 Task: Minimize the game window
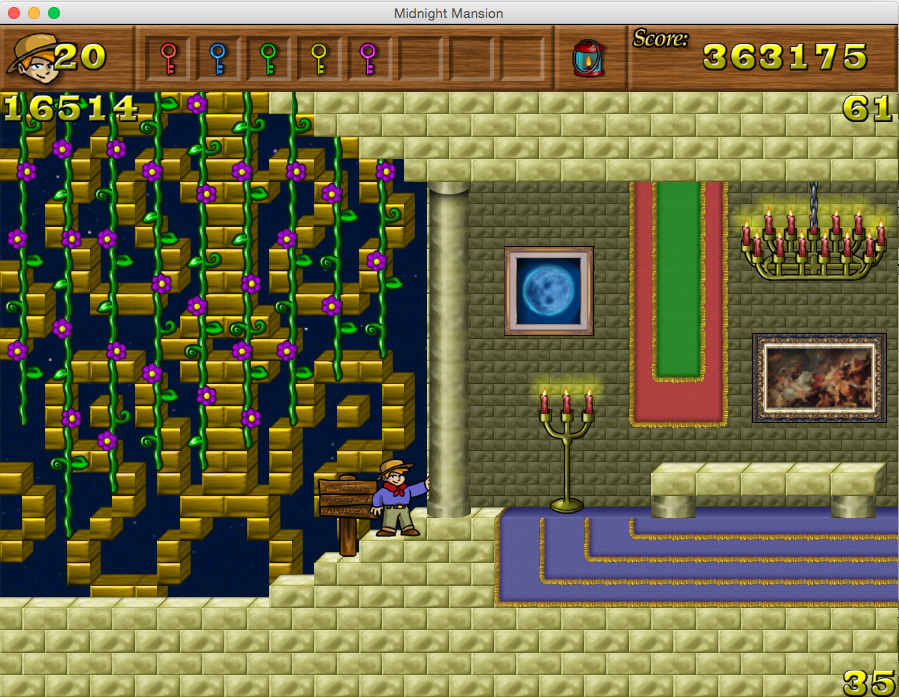[x=34, y=13]
